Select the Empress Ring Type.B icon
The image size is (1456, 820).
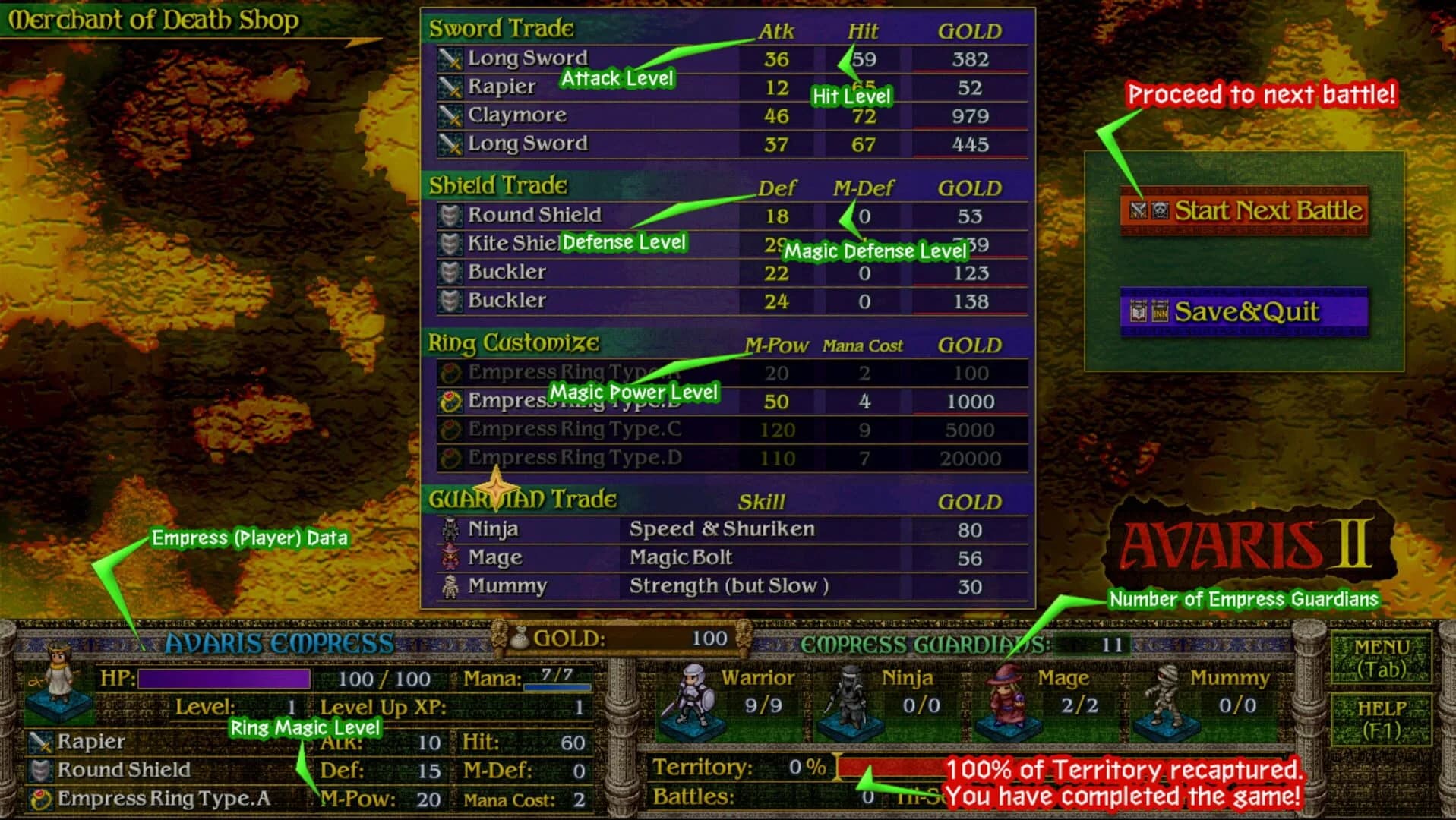[x=449, y=400]
